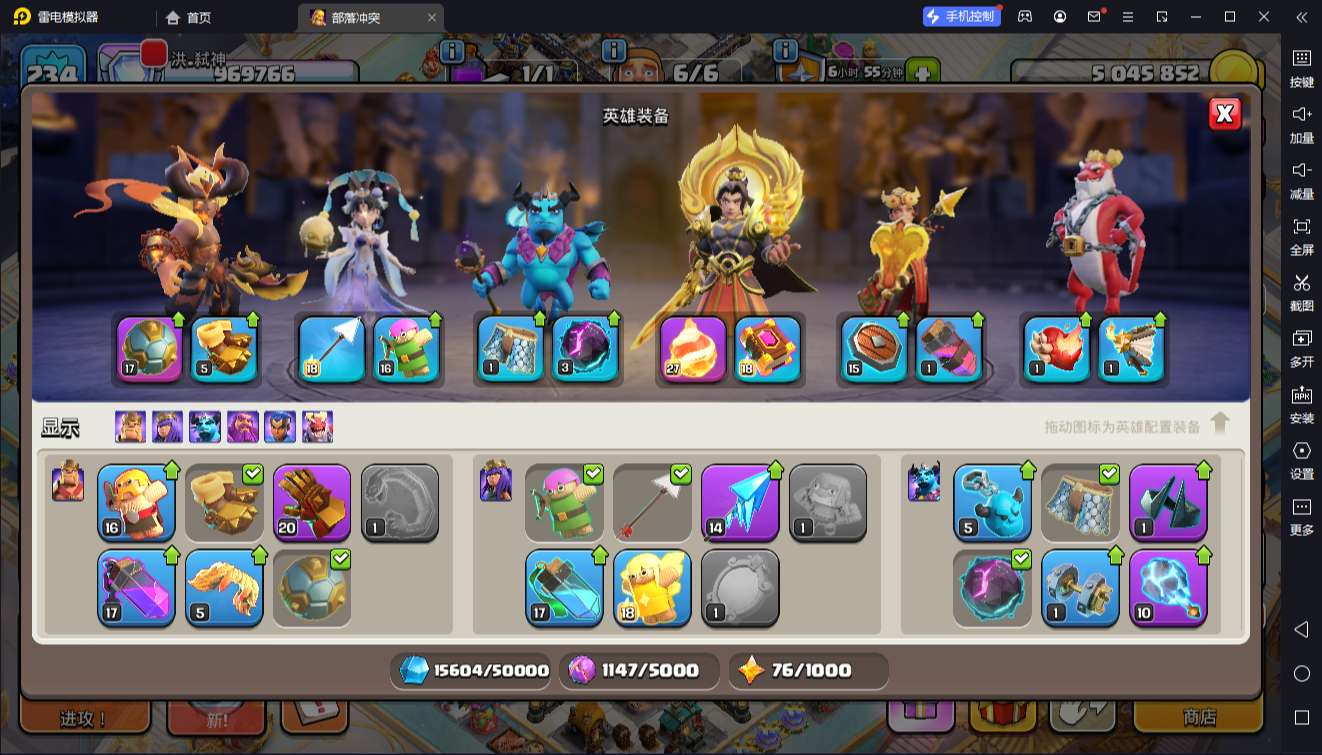Click the equipped heart-in-fist equipment slot
1322x755 pixels.
pyautogui.click(x=1056, y=349)
